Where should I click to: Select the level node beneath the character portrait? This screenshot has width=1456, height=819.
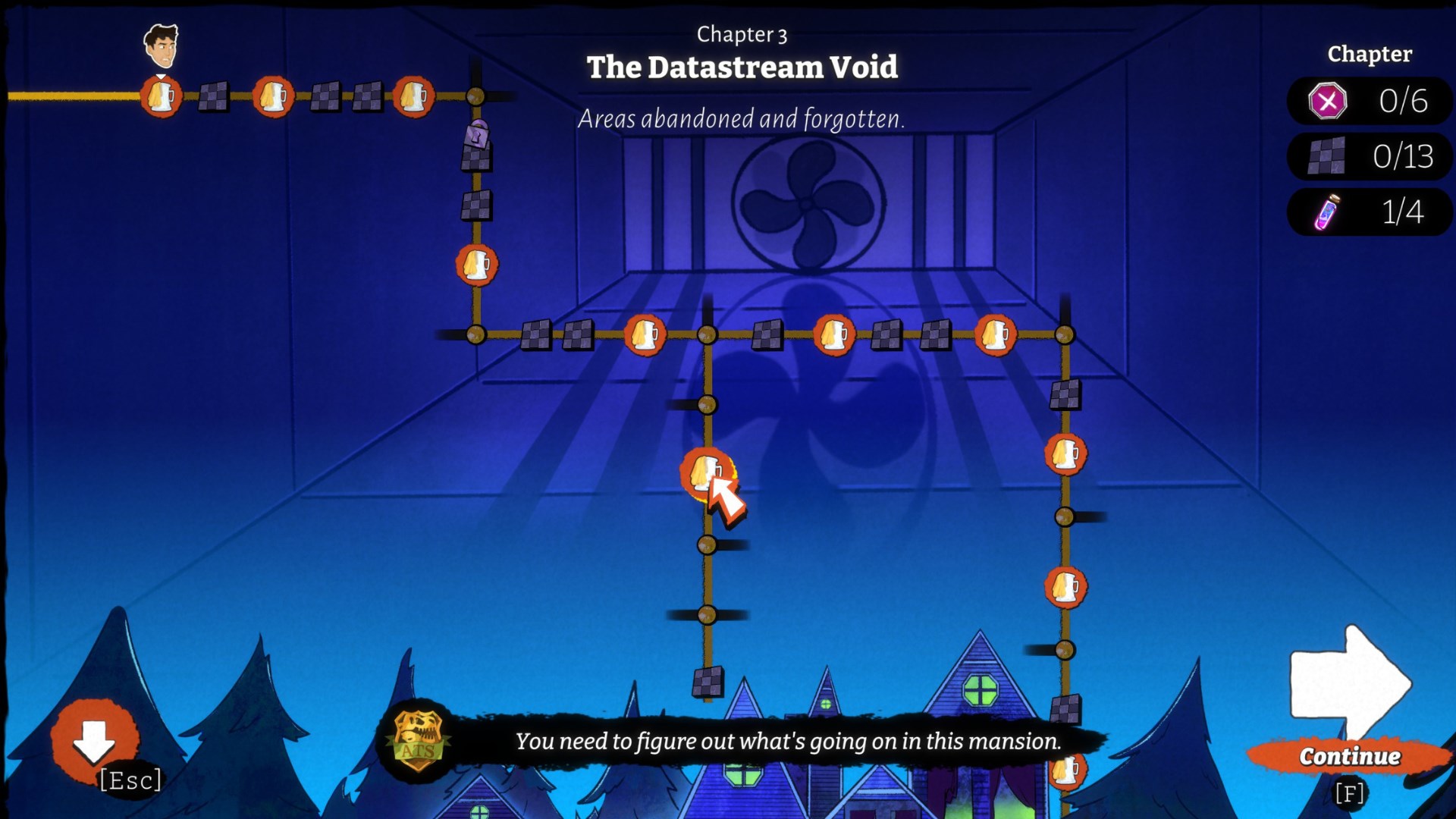[x=161, y=97]
